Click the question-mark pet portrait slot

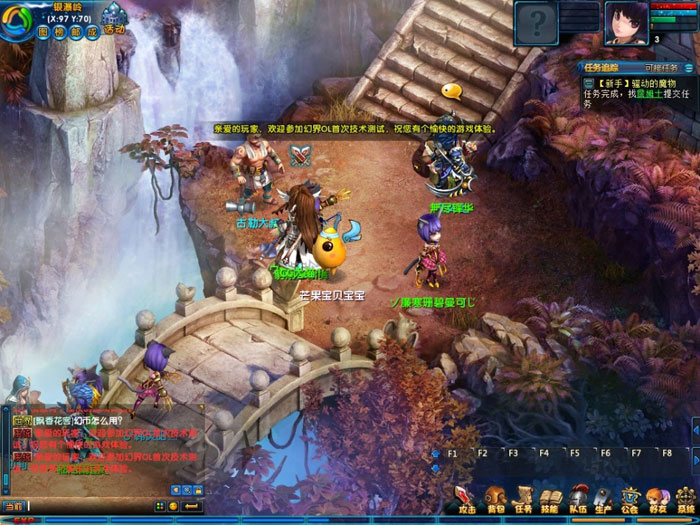point(537,20)
